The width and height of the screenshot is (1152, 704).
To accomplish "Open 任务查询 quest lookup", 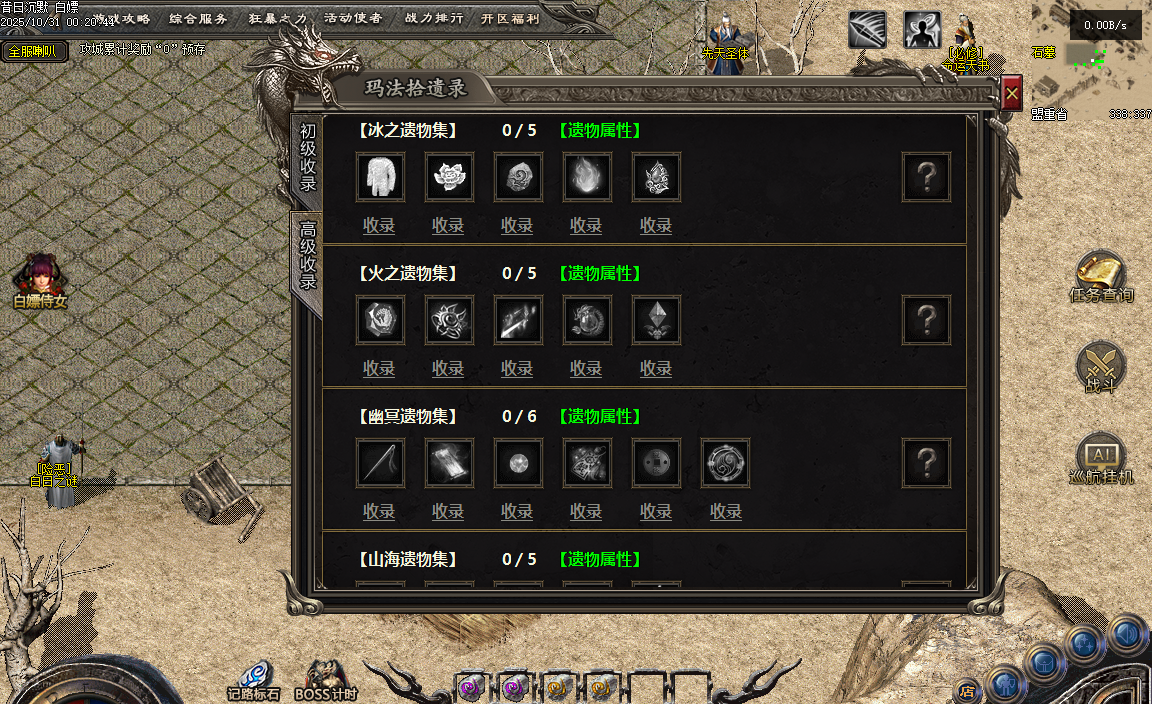I will 1101,277.
